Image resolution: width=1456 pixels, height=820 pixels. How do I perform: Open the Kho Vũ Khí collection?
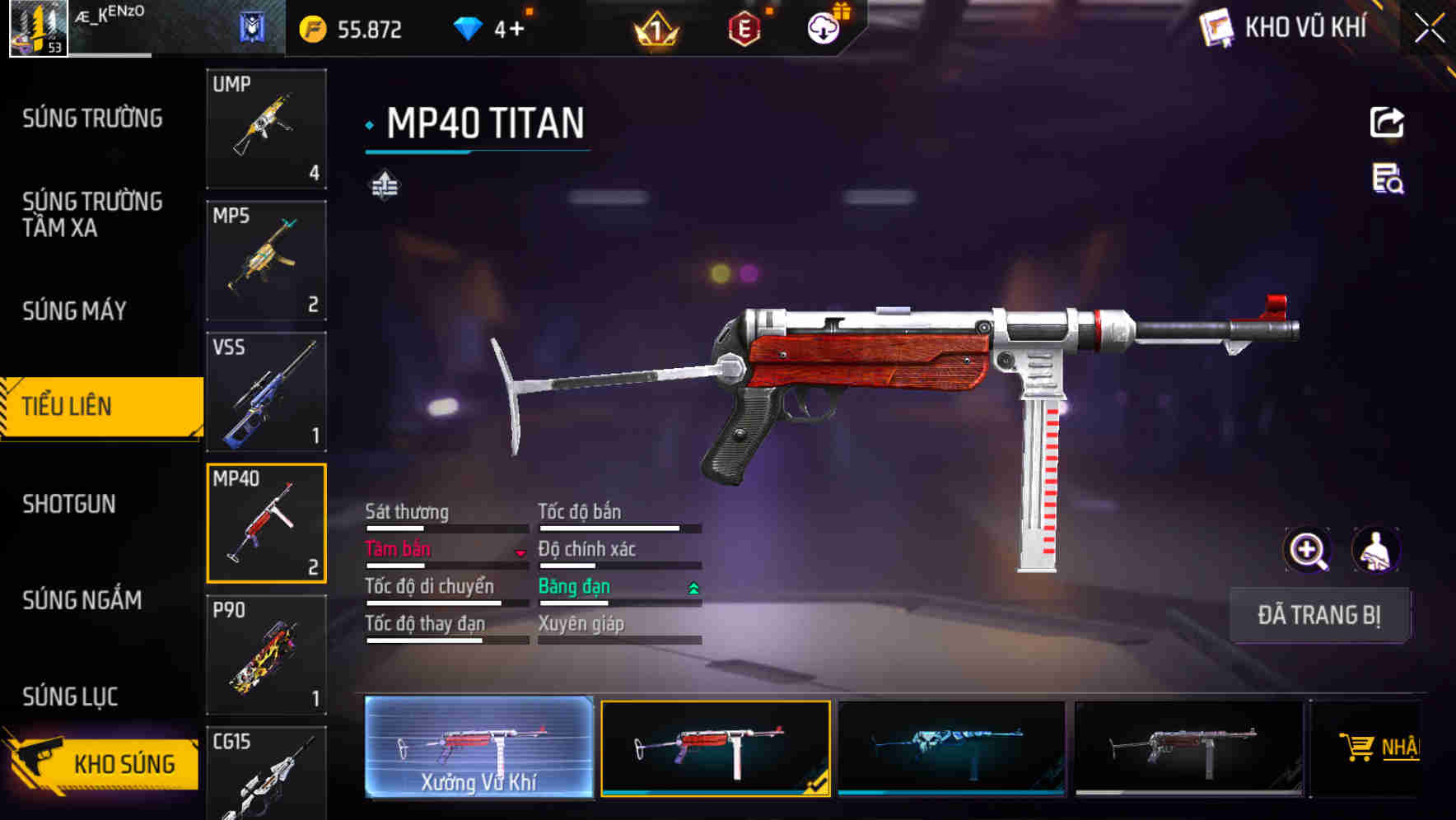(x=1285, y=28)
